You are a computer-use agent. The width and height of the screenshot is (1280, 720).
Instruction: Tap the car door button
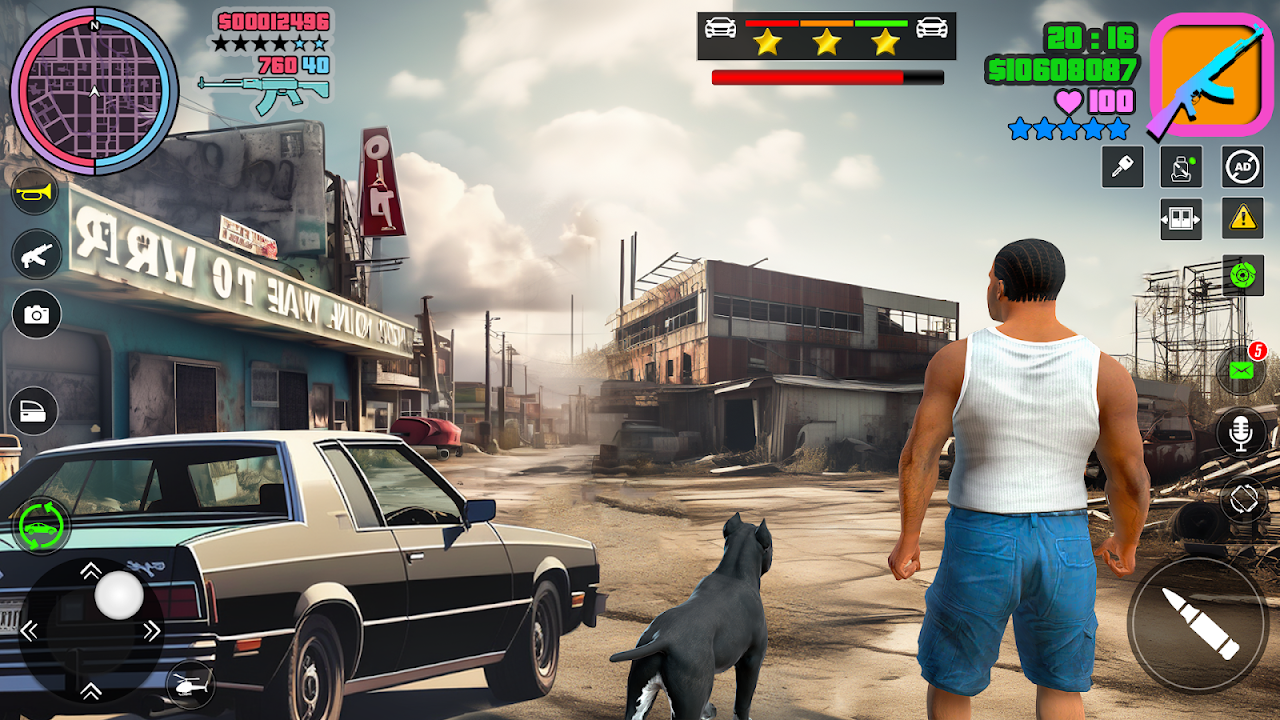34,411
